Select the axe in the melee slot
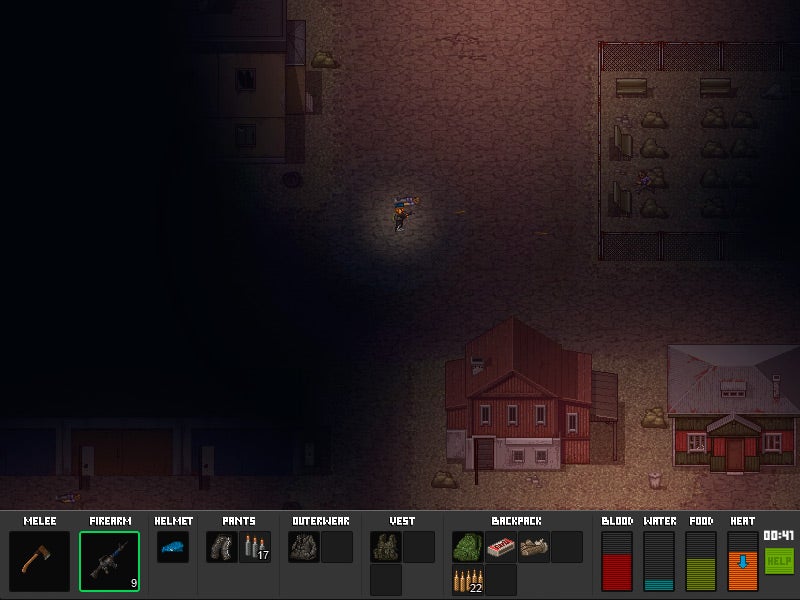800x600 pixels. [40, 560]
